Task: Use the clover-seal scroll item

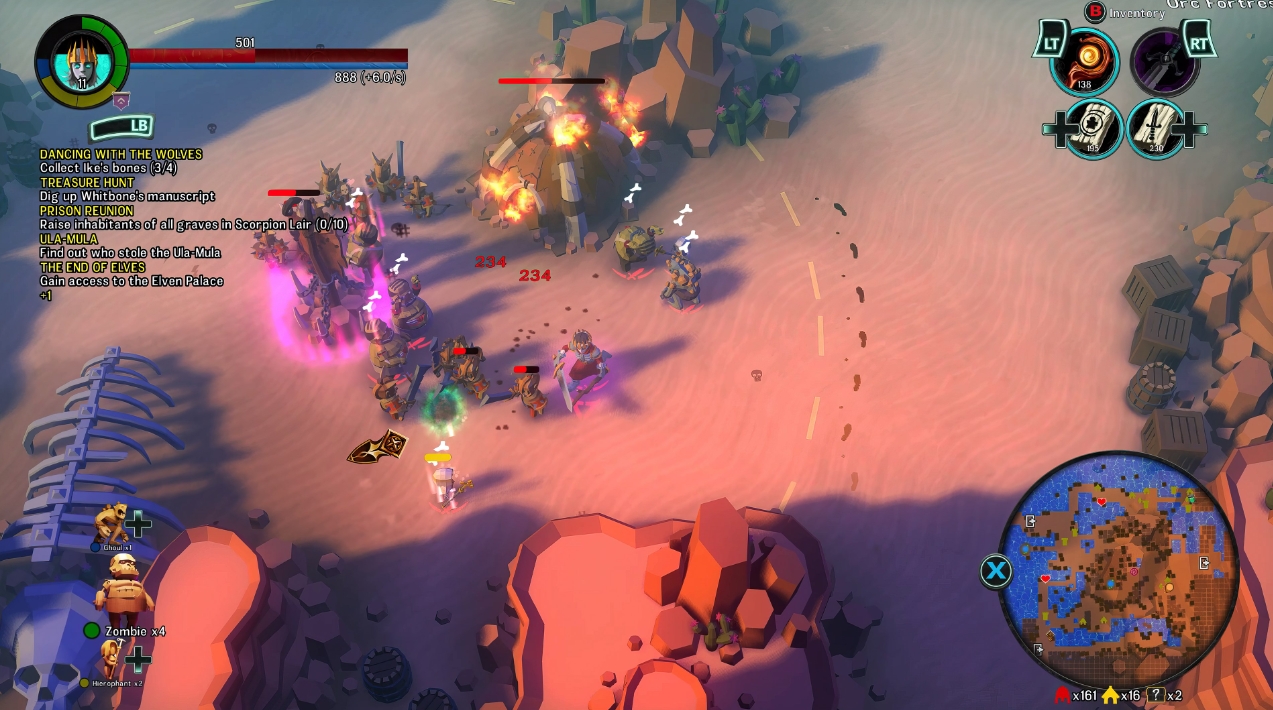Action: (1095, 128)
